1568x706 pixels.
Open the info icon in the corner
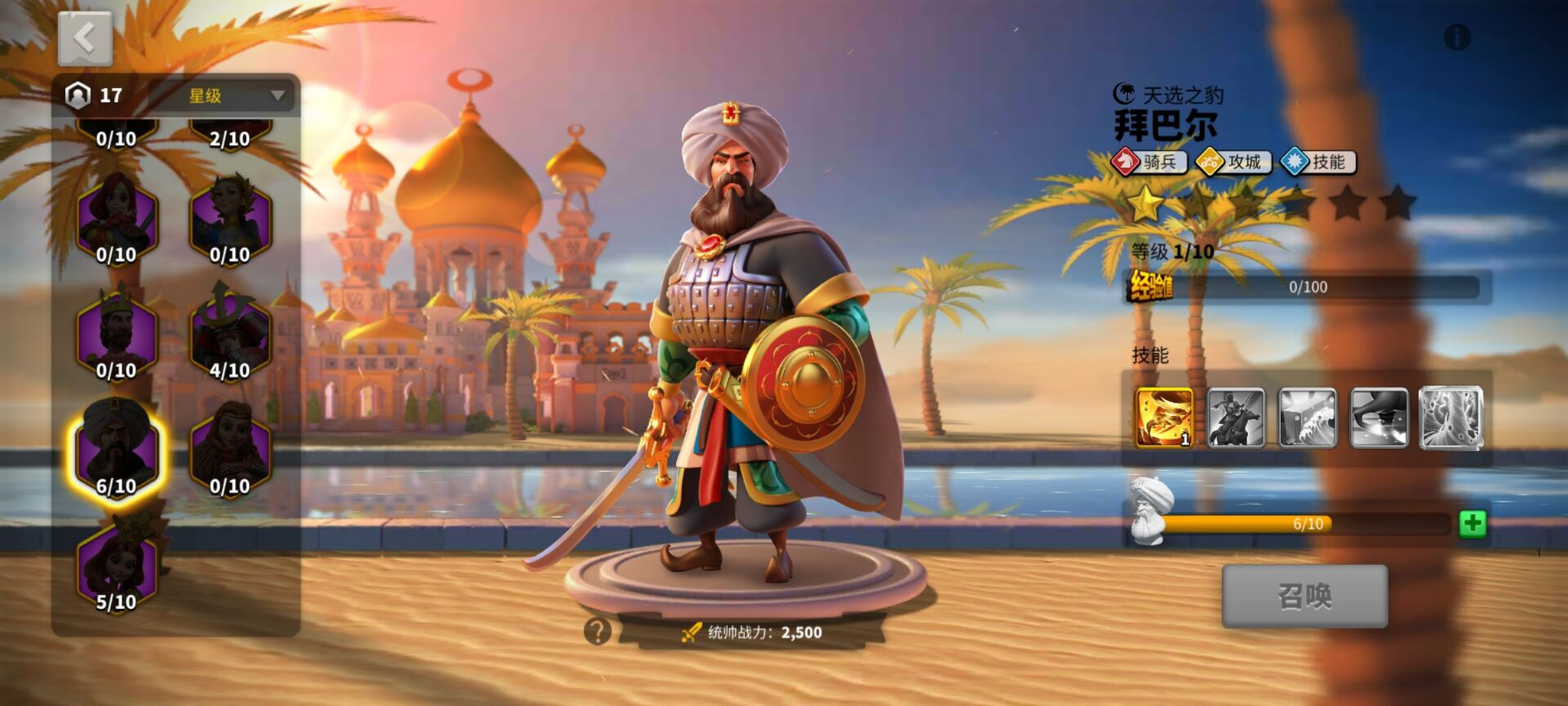(x=1457, y=37)
